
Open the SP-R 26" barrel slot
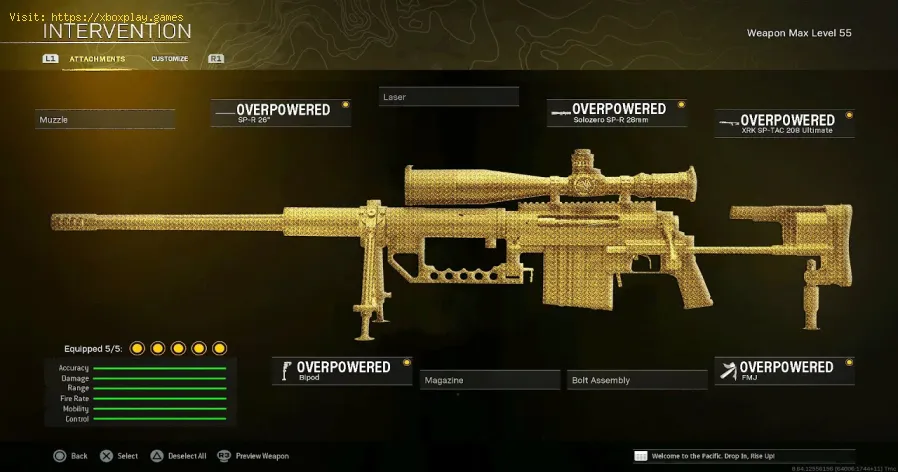click(x=281, y=113)
